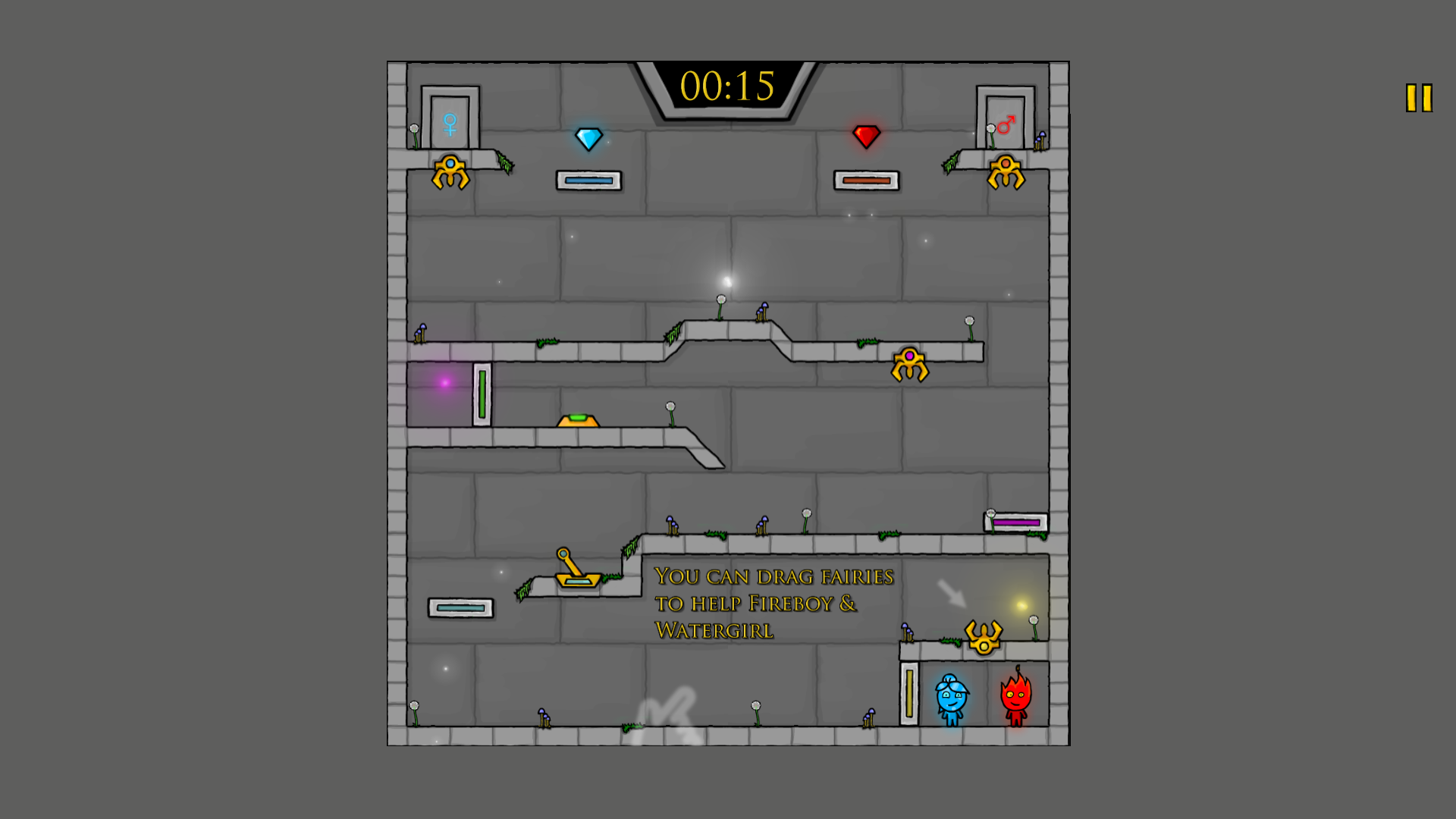
Task: Click the glowing yellow fairy light
Action: [1020, 603]
